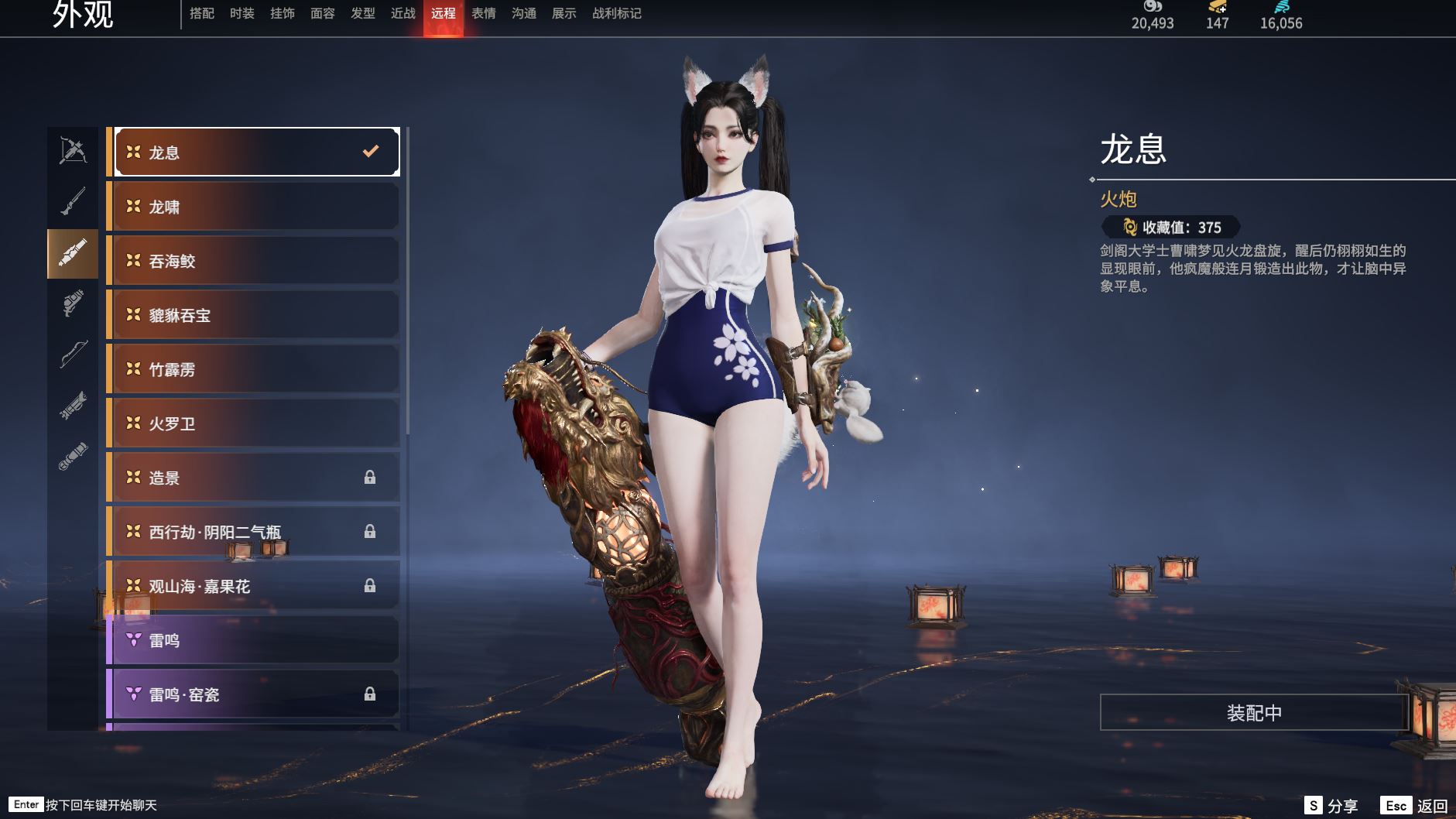Preview the locked 造景 skin
The width and height of the screenshot is (1456, 819).
click(255, 478)
